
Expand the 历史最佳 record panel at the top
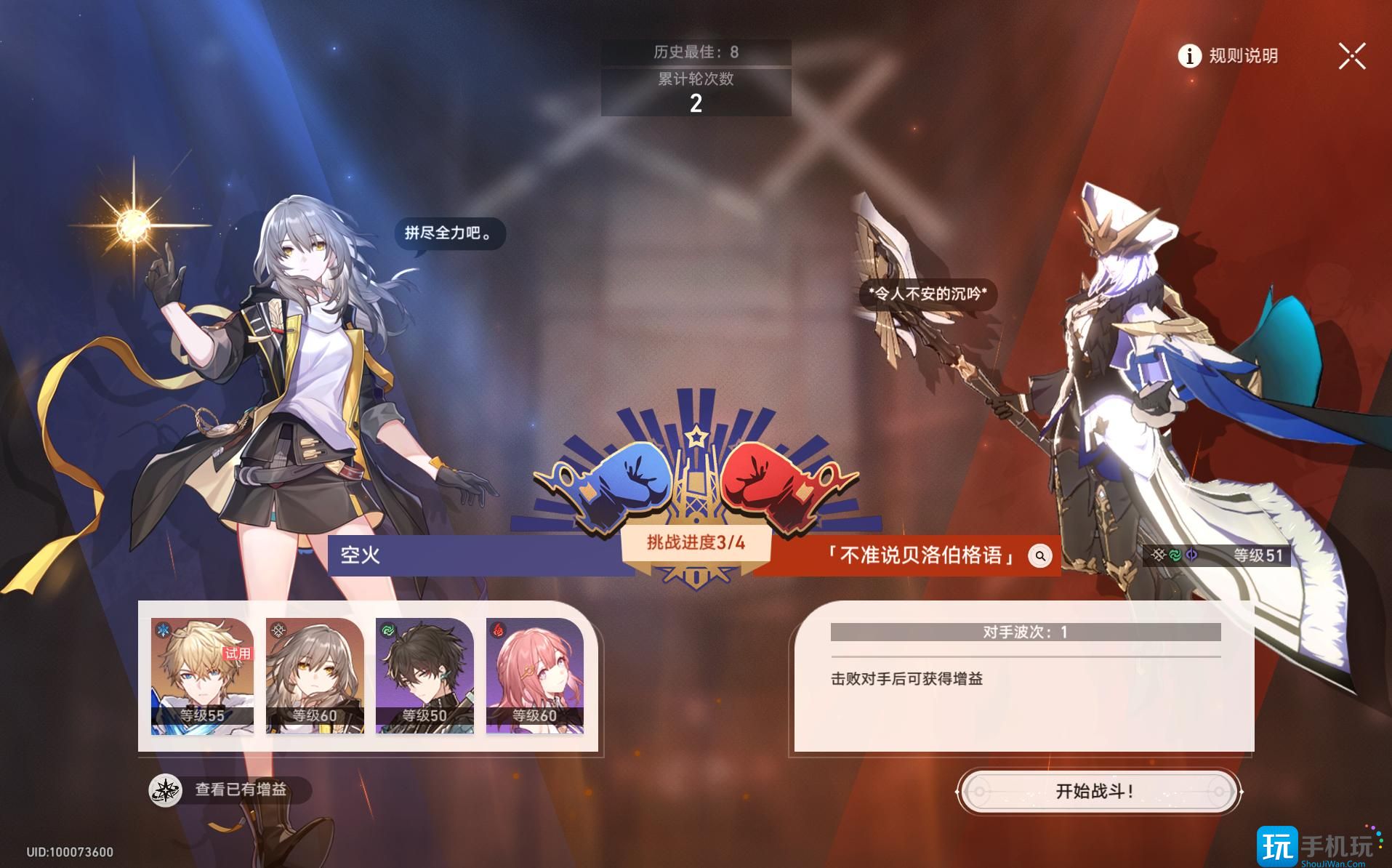coord(695,52)
